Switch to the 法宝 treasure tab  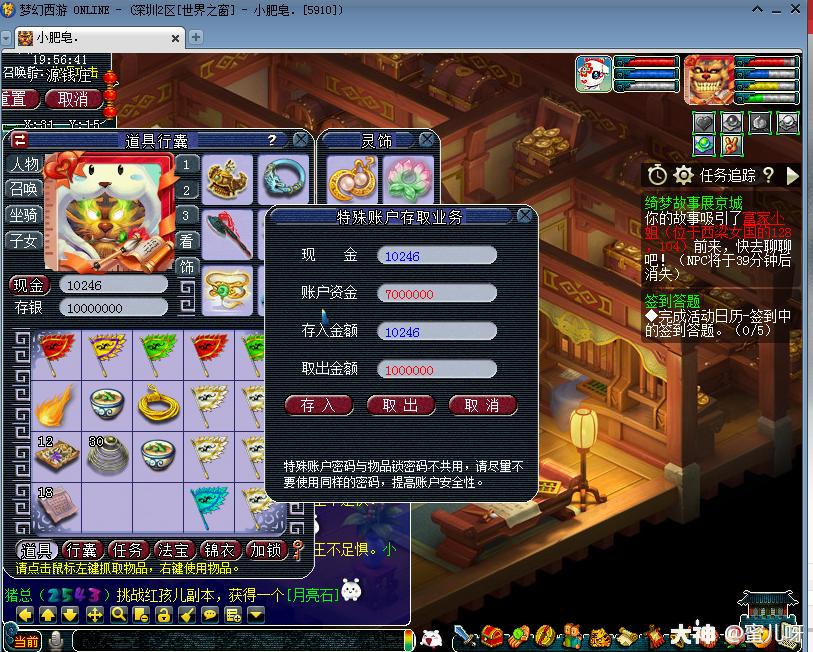pos(174,550)
